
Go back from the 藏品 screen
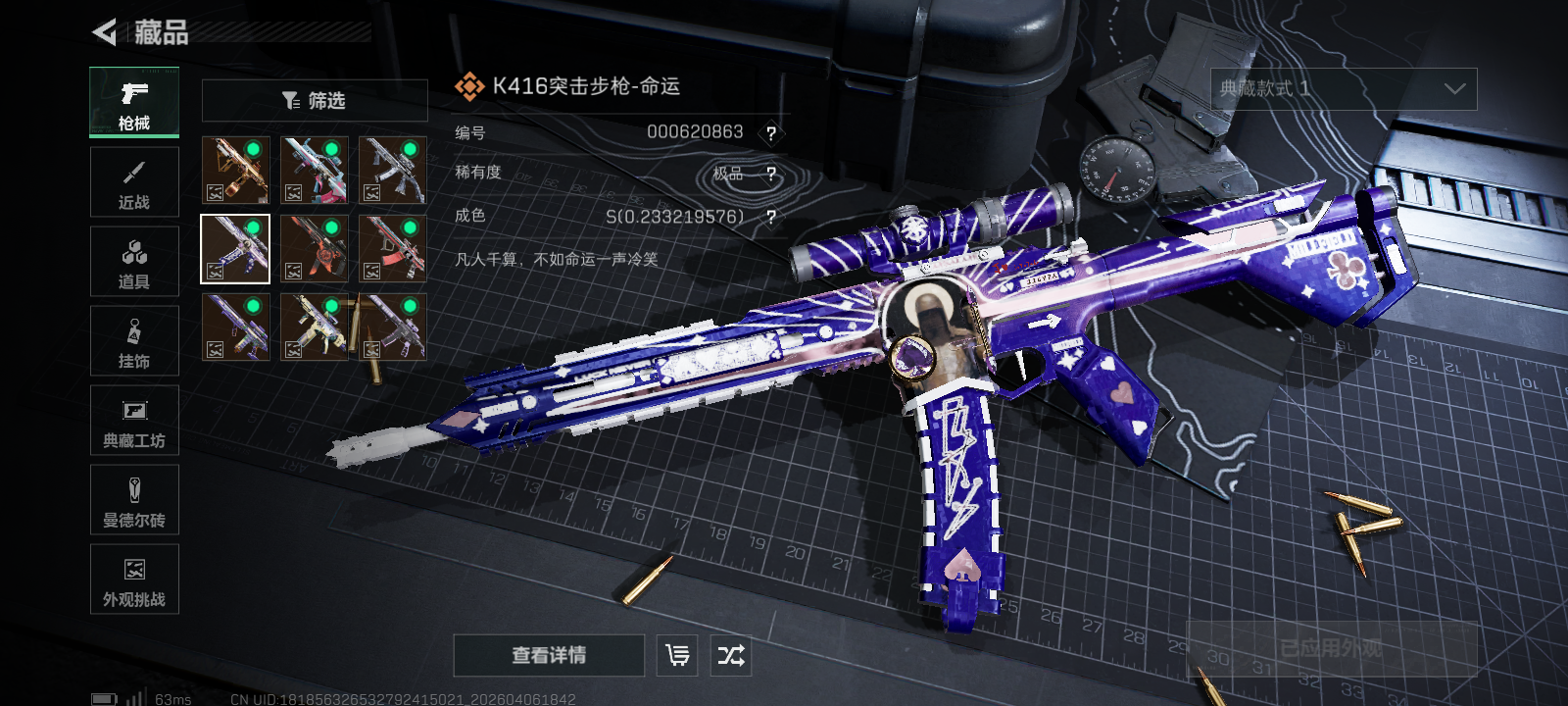tap(105, 32)
